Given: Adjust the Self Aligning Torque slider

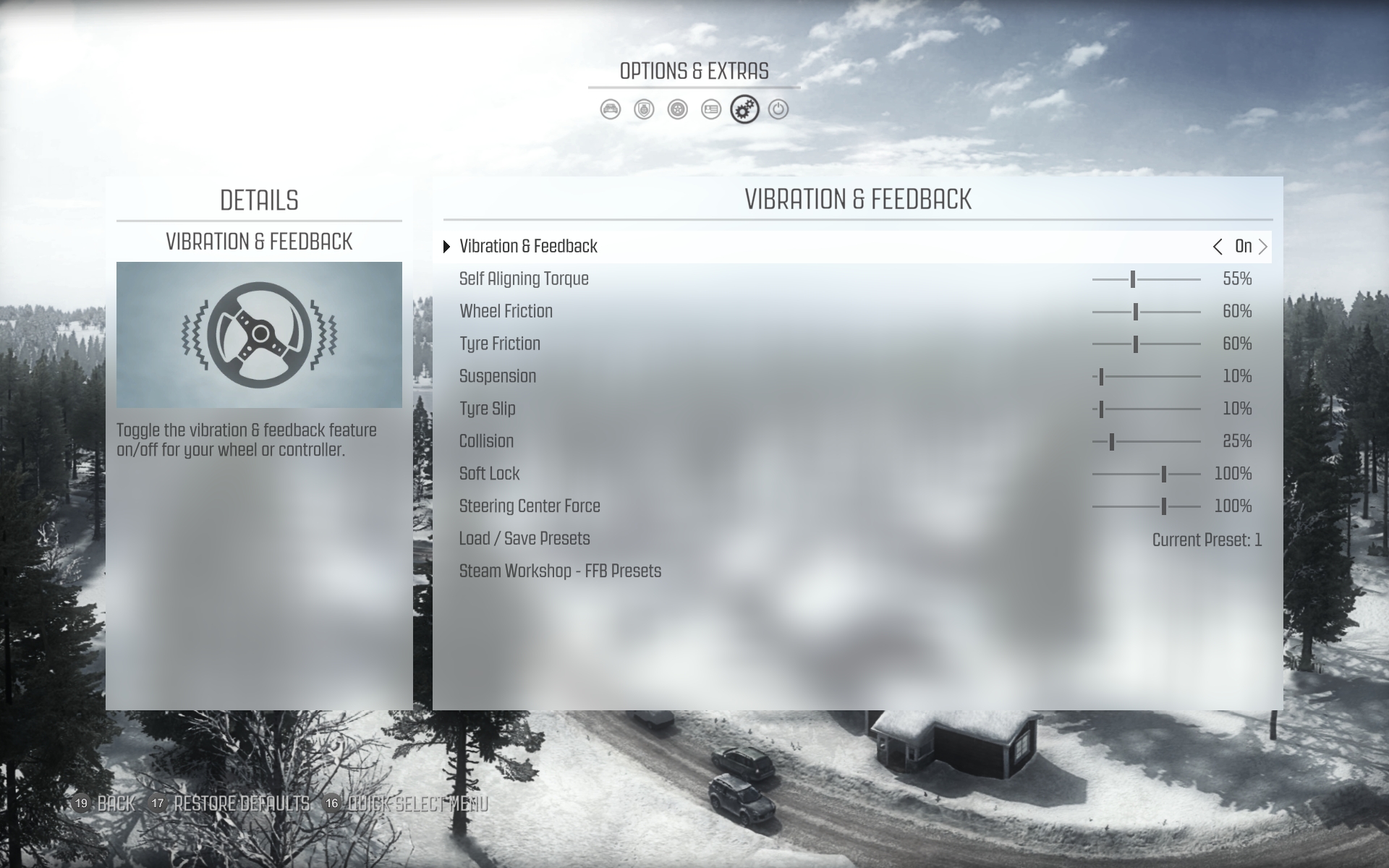Looking at the screenshot, I should [1133, 279].
